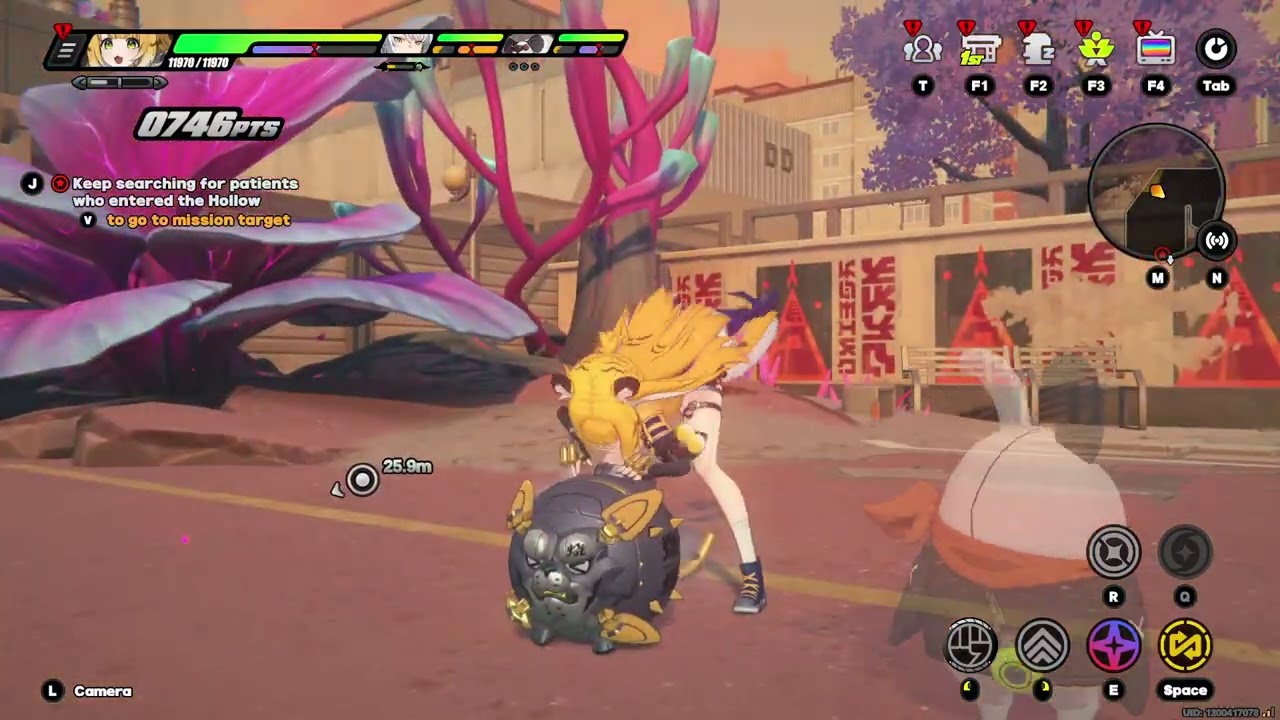This screenshot has width=1280, height=720.
Task: Open the hamburger menu beside the character portrait
Action: click(x=66, y=50)
